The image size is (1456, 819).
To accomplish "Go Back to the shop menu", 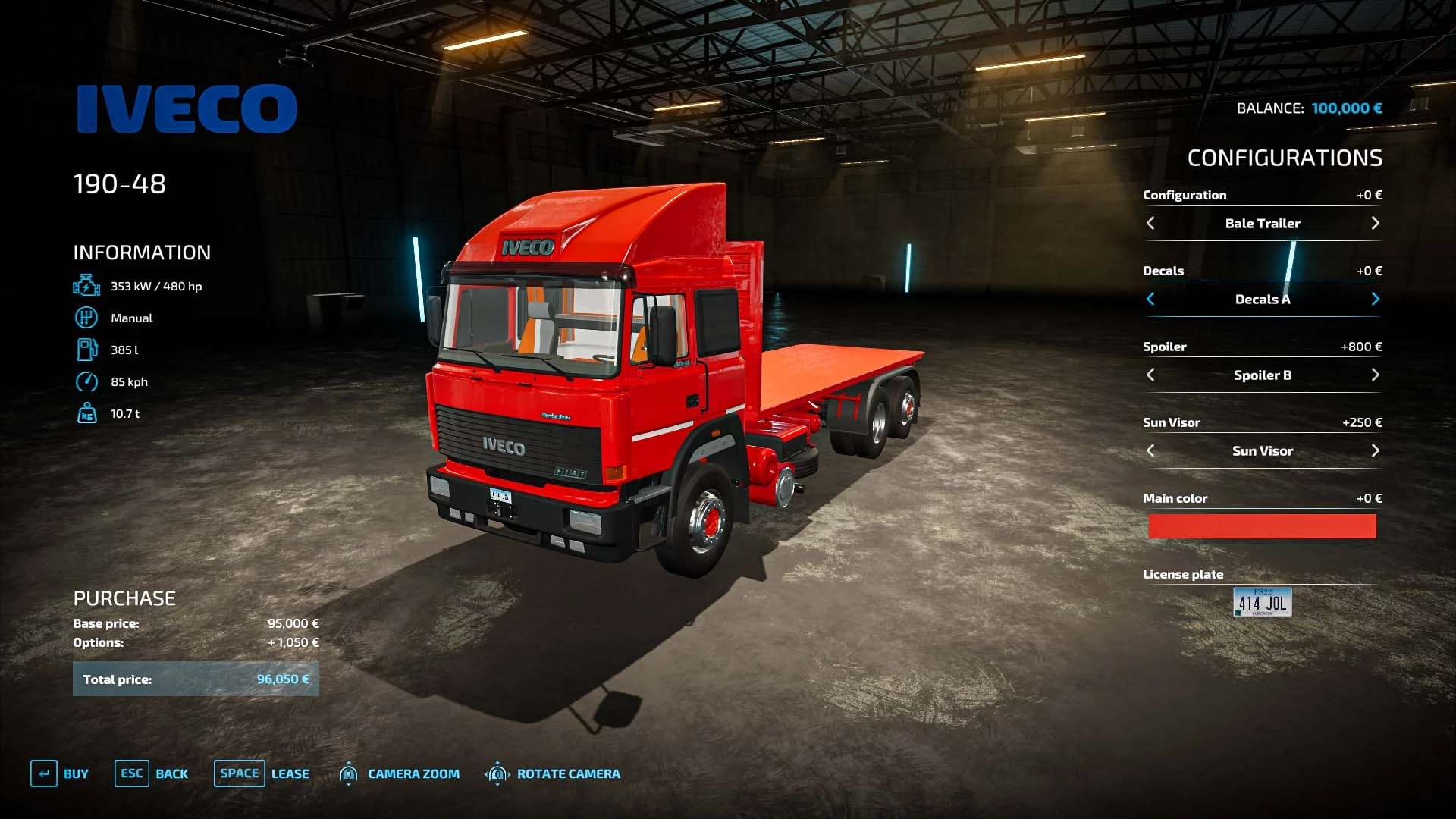I will coord(172,773).
